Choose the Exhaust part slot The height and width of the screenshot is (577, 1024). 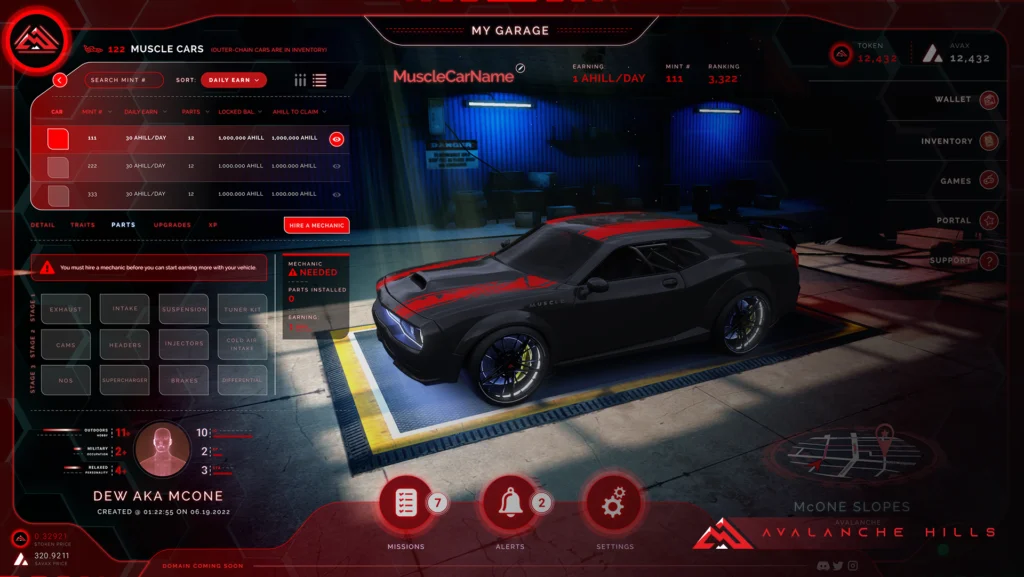pos(66,309)
